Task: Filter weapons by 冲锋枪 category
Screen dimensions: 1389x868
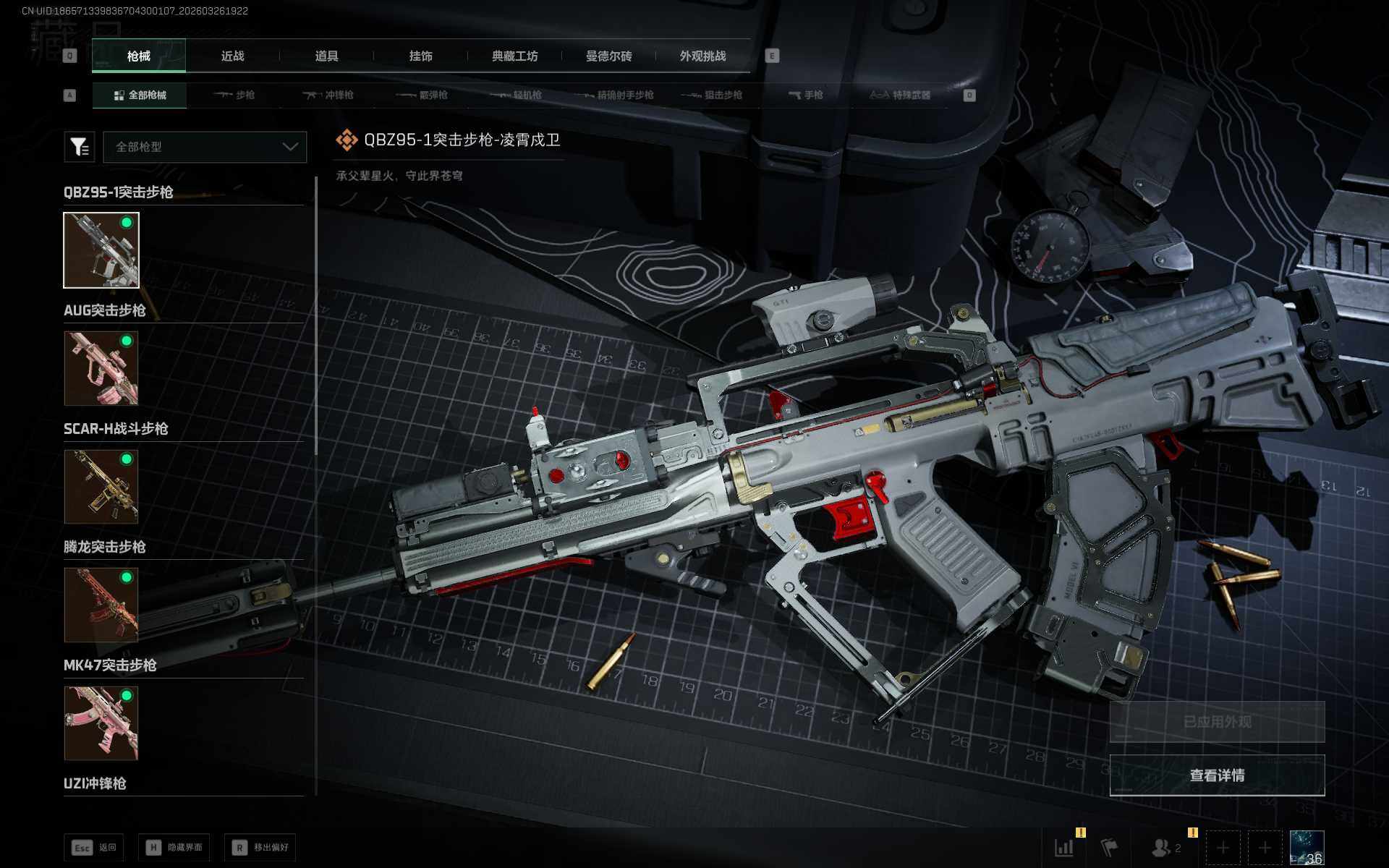Action: (328, 95)
